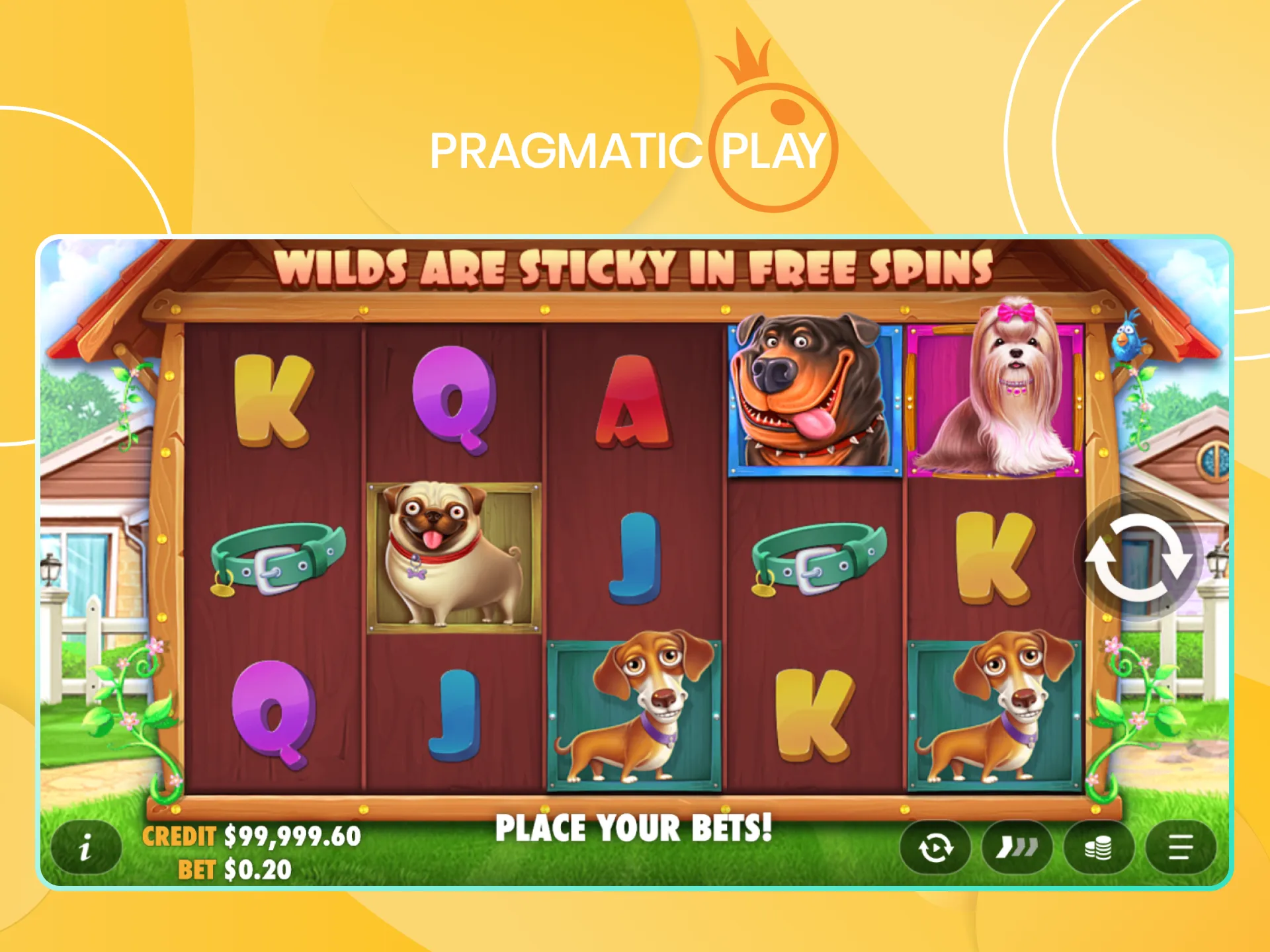This screenshot has width=1270, height=952.
Task: Open the autoplay settings button
Action: pos(935,848)
